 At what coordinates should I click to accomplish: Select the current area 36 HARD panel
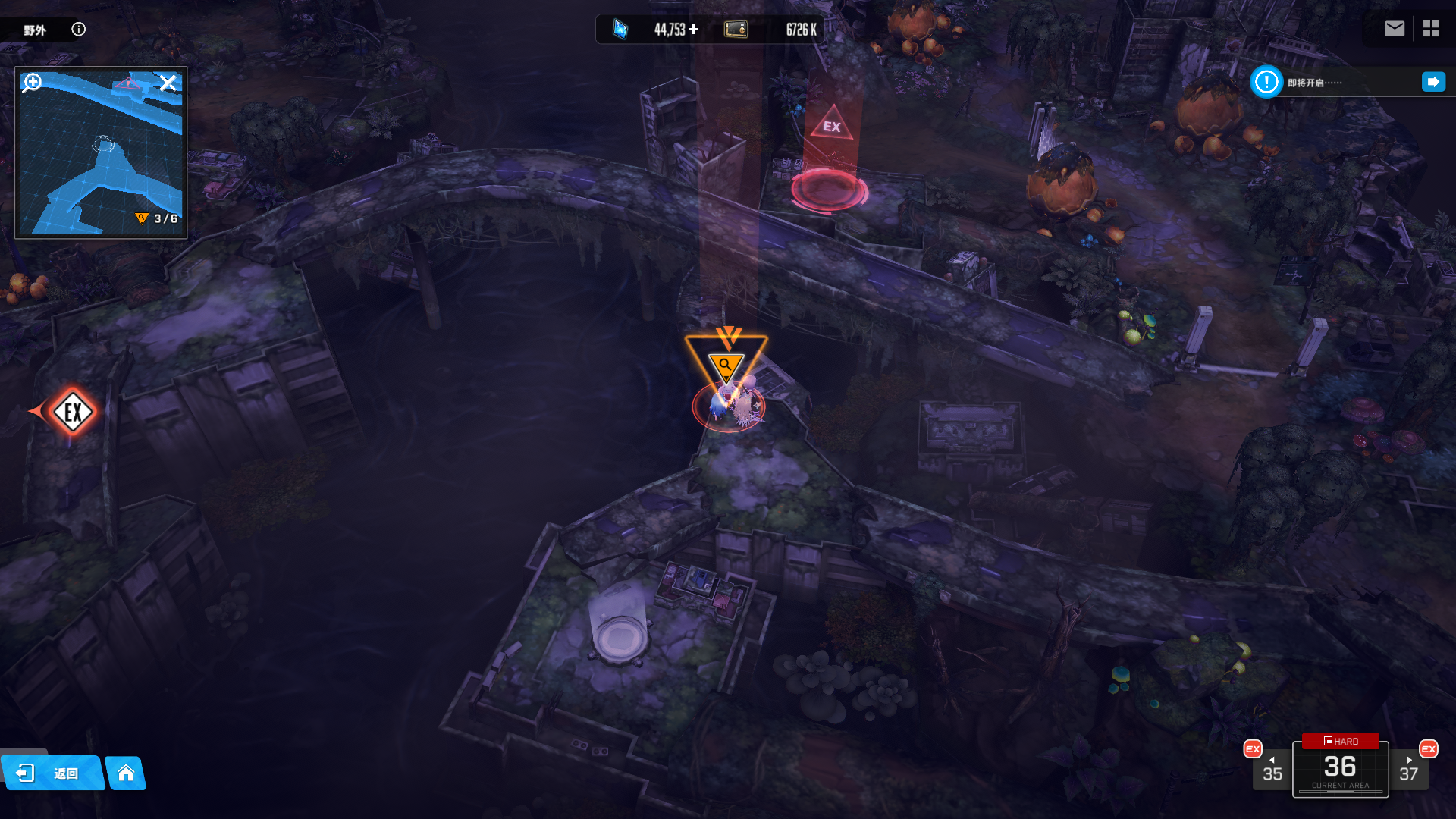point(1340,767)
